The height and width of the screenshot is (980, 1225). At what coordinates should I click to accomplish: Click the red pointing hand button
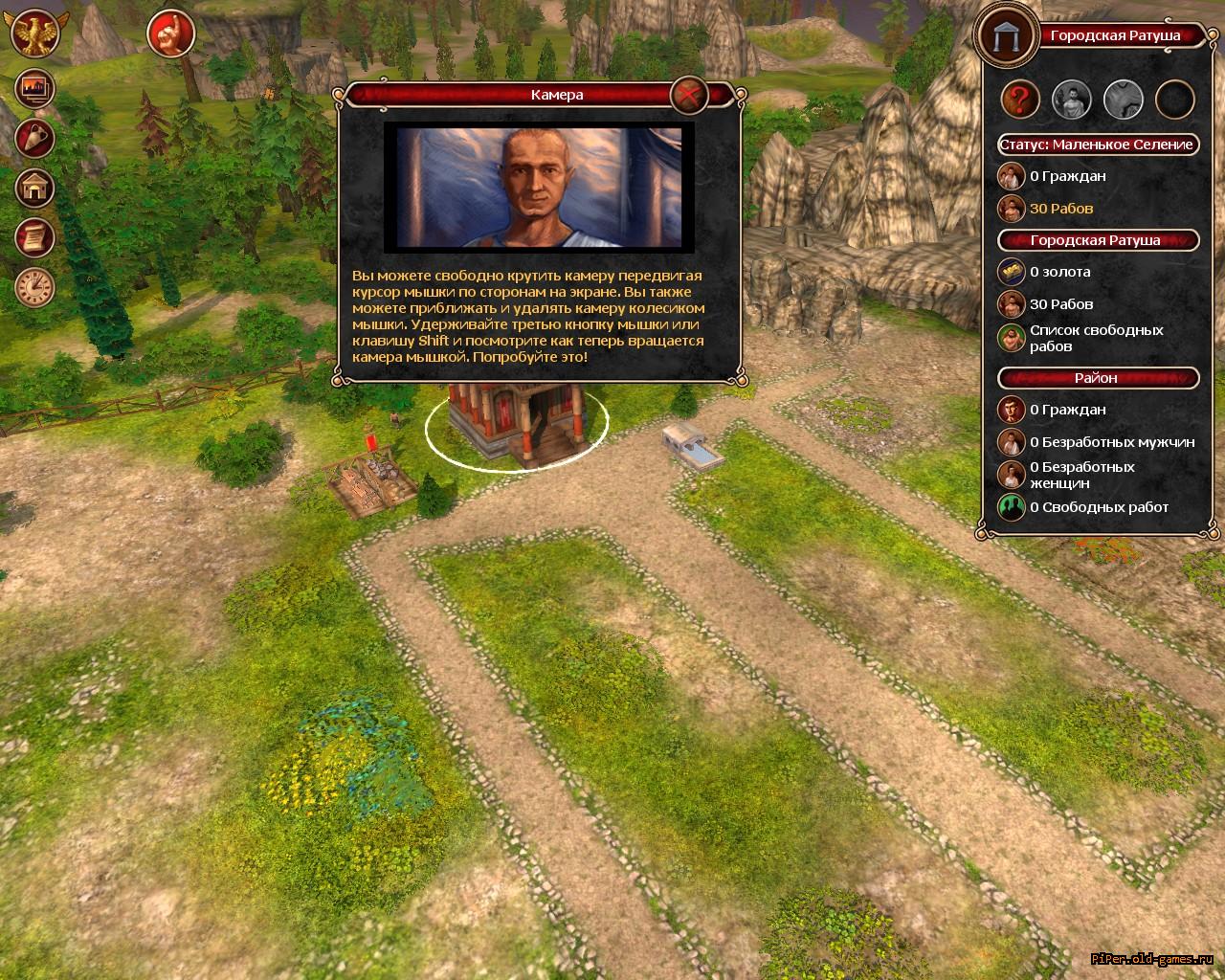pyautogui.click(x=171, y=34)
